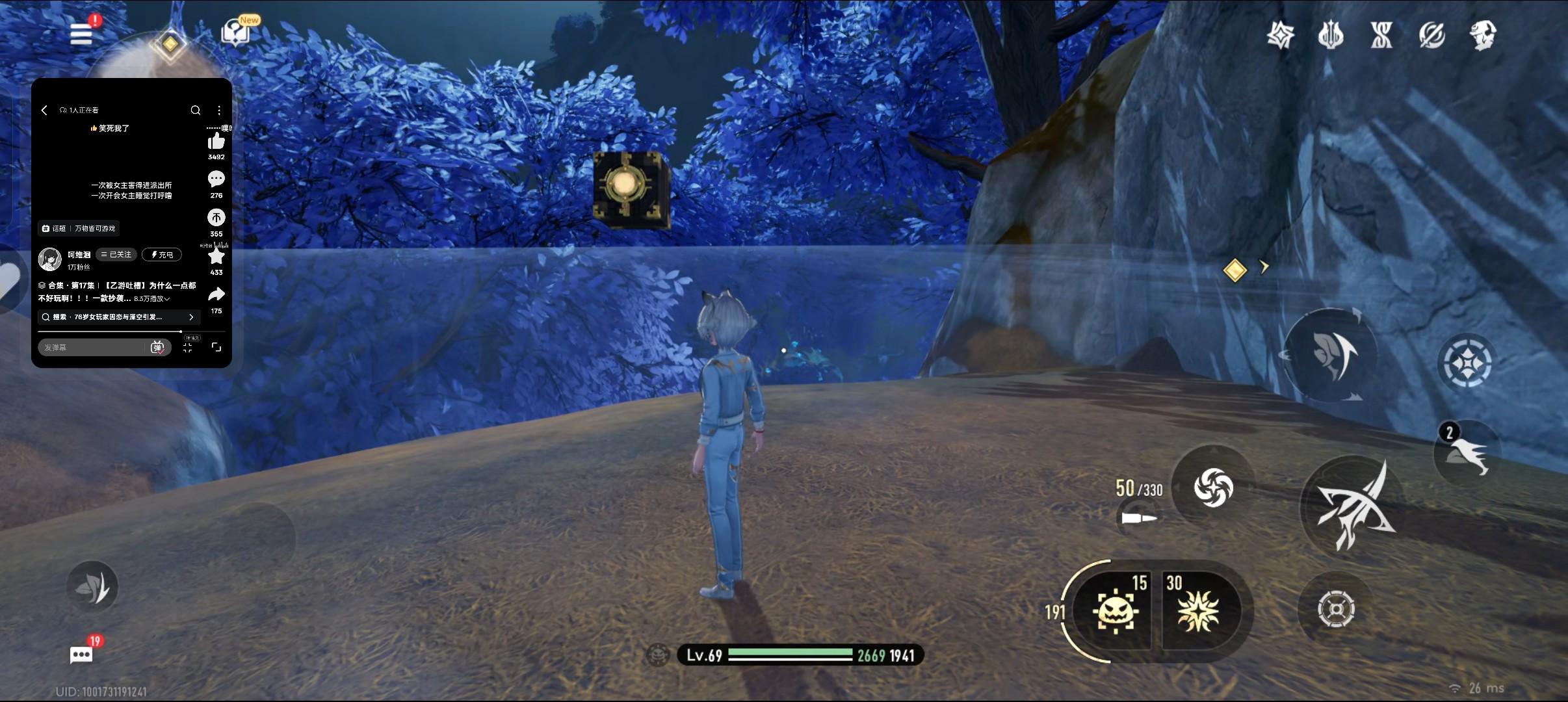This screenshot has height=702, width=1568.
Task: Open the hamburger main menu
Action: point(81,34)
